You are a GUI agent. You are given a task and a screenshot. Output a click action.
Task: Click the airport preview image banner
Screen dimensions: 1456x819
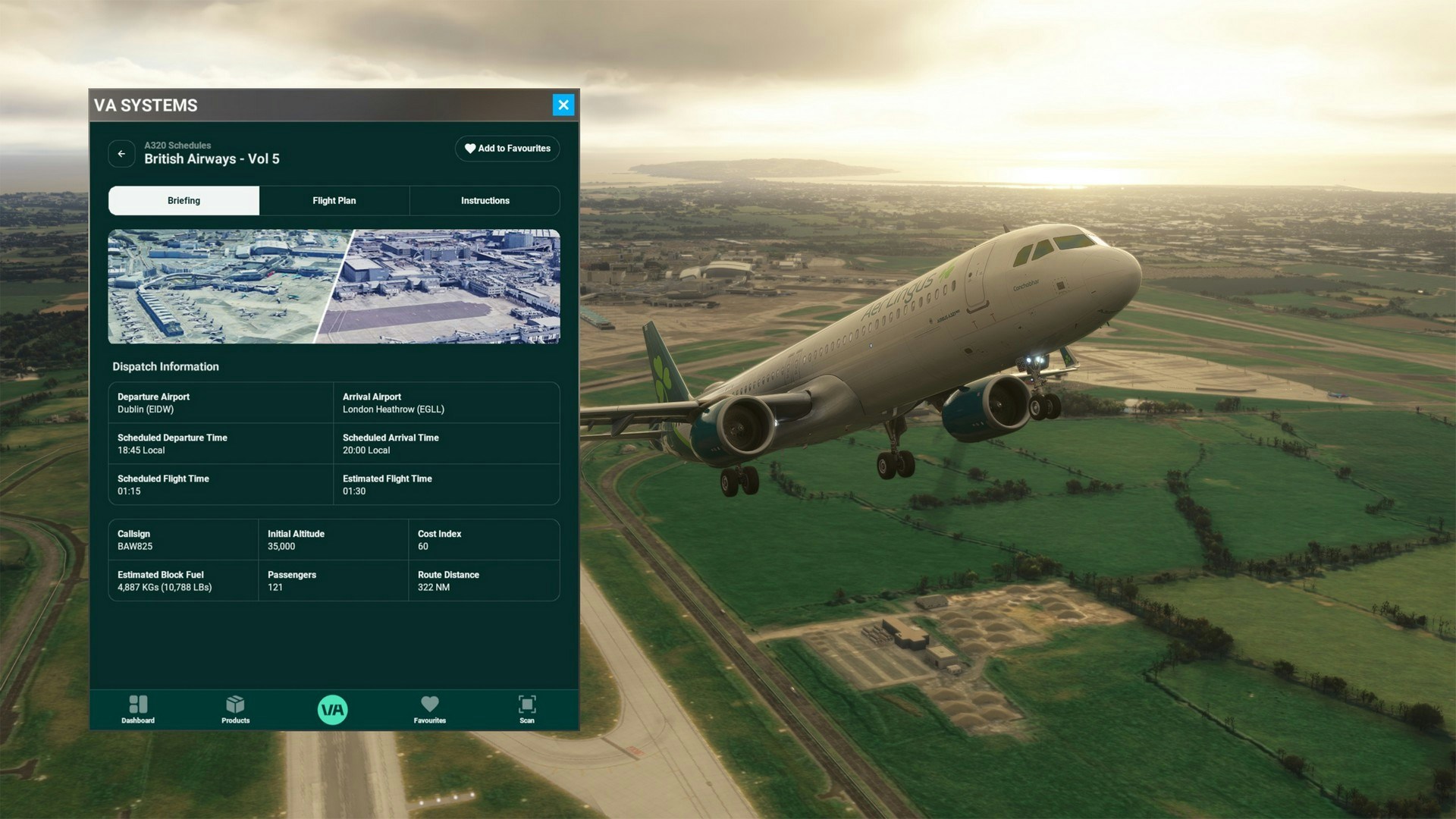click(x=334, y=287)
